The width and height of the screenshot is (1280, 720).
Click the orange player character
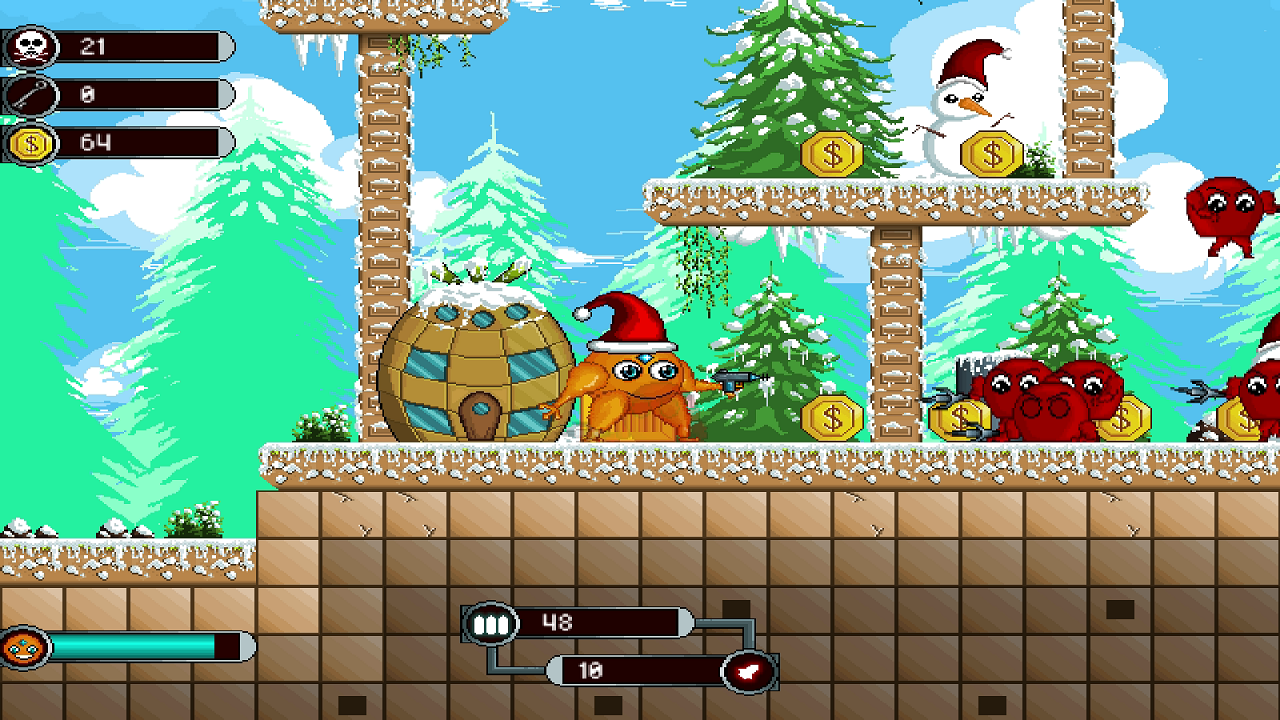point(640,380)
